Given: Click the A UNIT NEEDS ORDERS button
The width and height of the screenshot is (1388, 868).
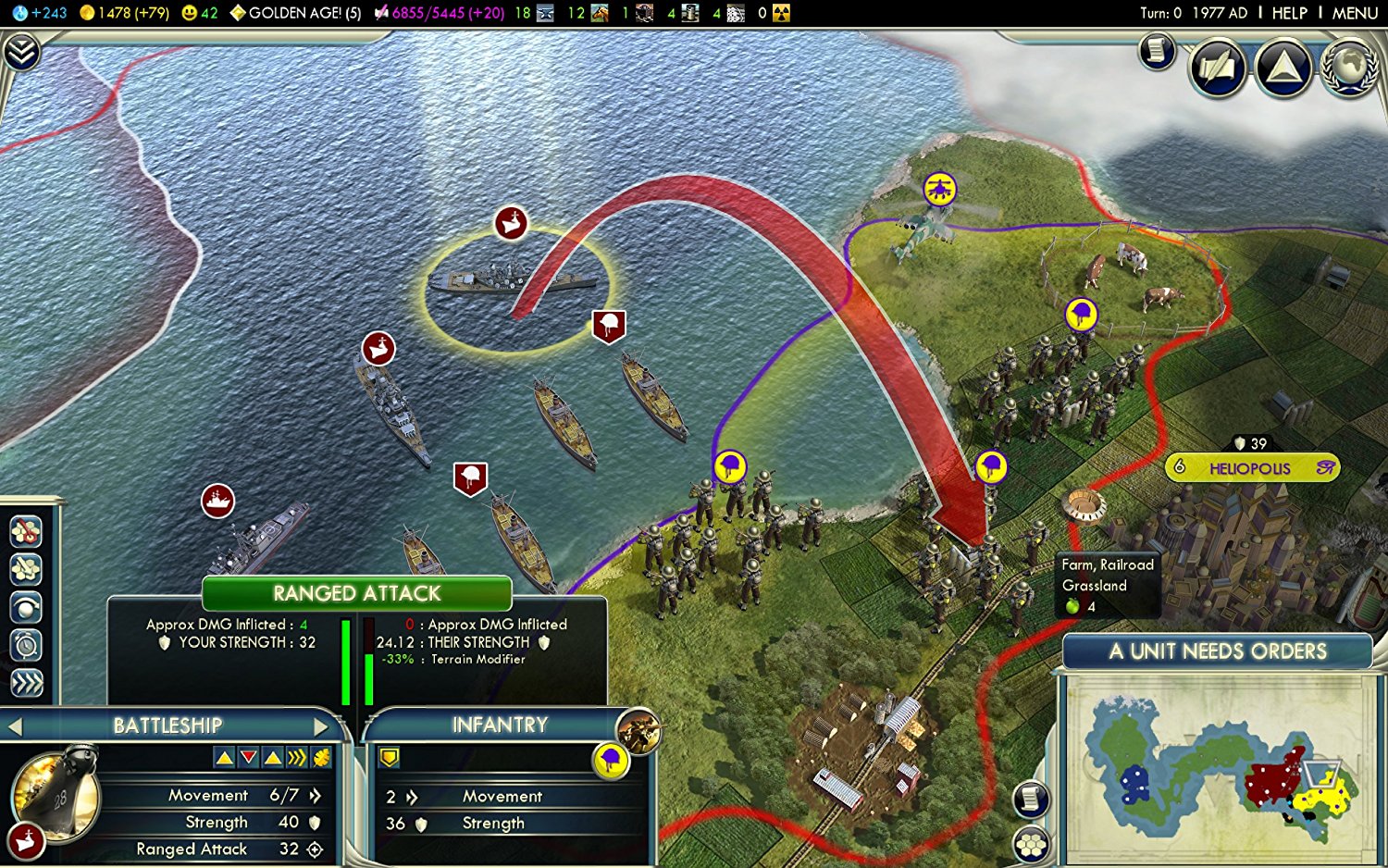Looking at the screenshot, I should tap(1217, 651).
